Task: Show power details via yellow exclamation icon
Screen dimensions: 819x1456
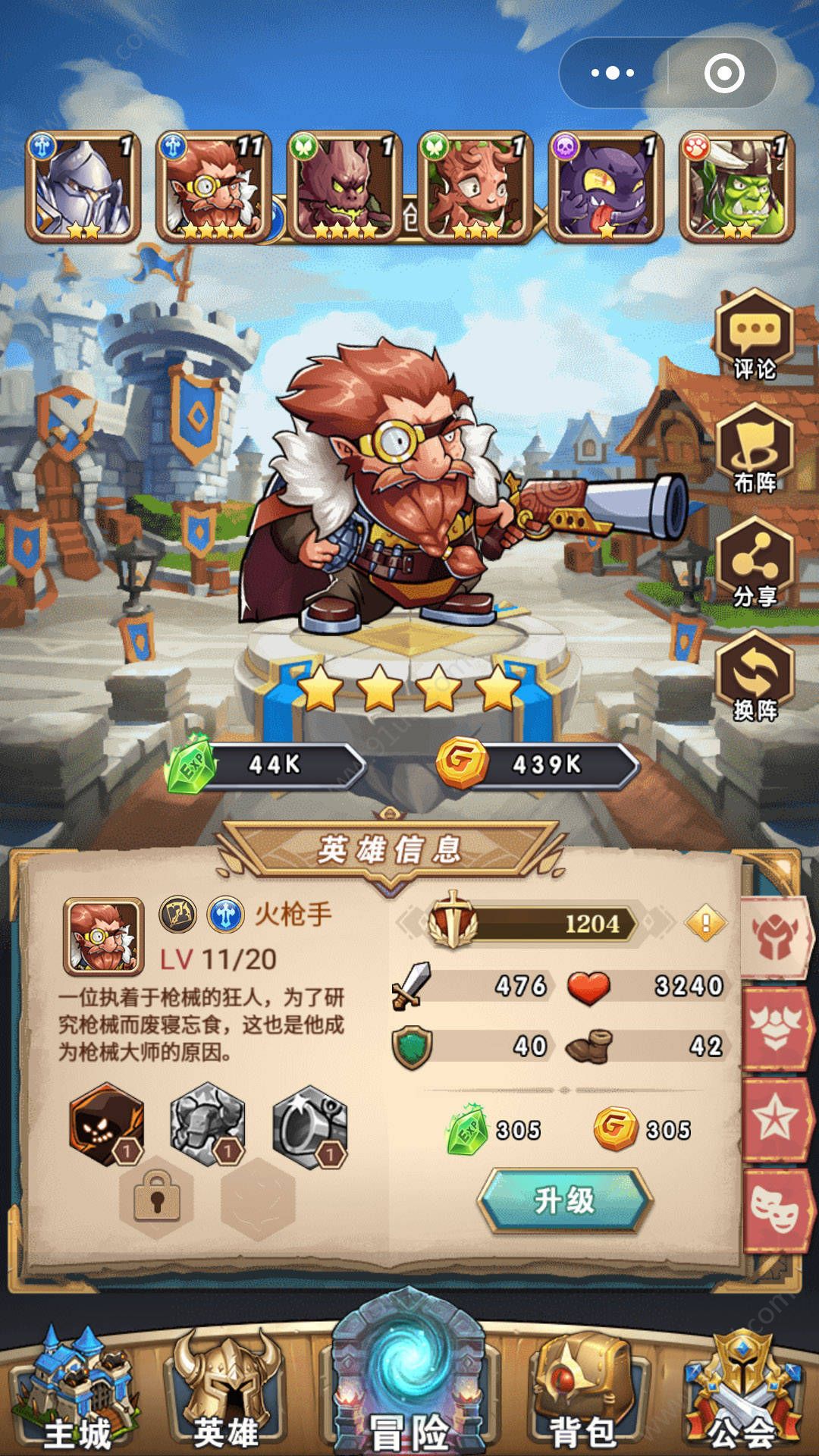Action: point(705,923)
